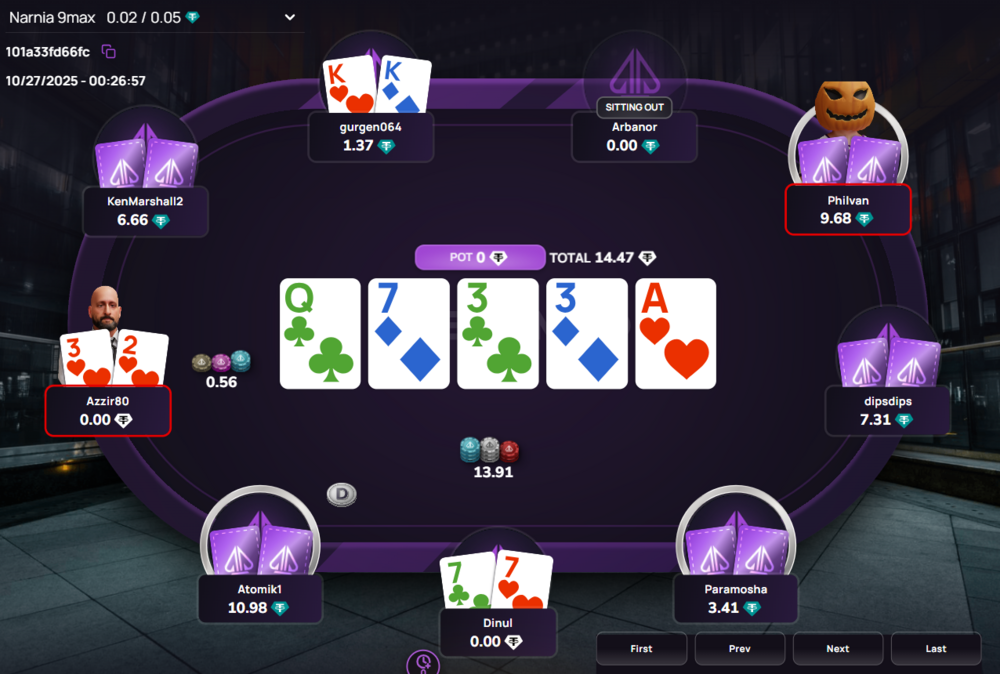Open Atomik1's player panel
Image resolution: width=1000 pixels, height=674 pixels.
(258, 597)
